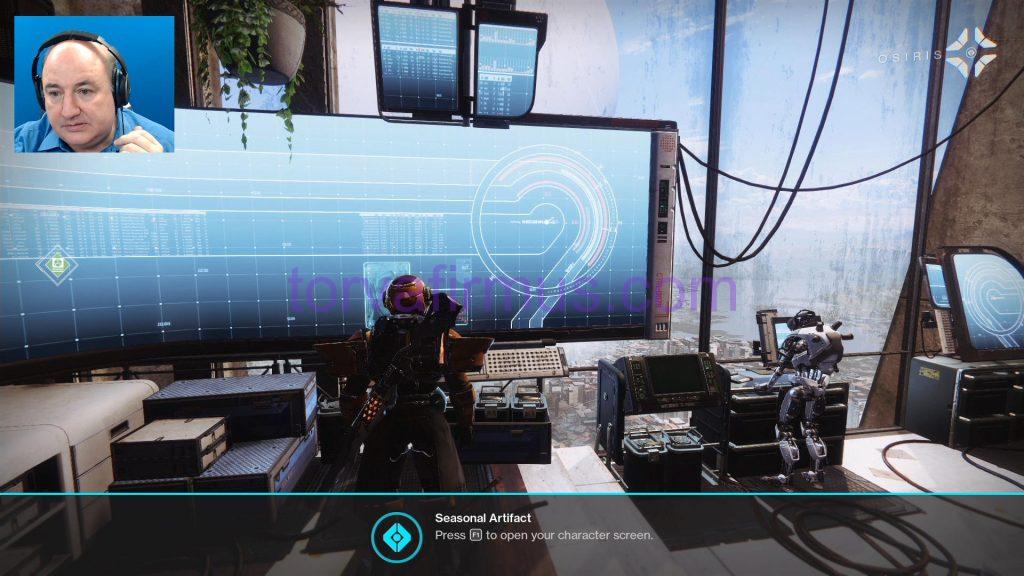The image size is (1024, 576).
Task: Click the streamer webcam overlay
Action: pyautogui.click(x=94, y=84)
